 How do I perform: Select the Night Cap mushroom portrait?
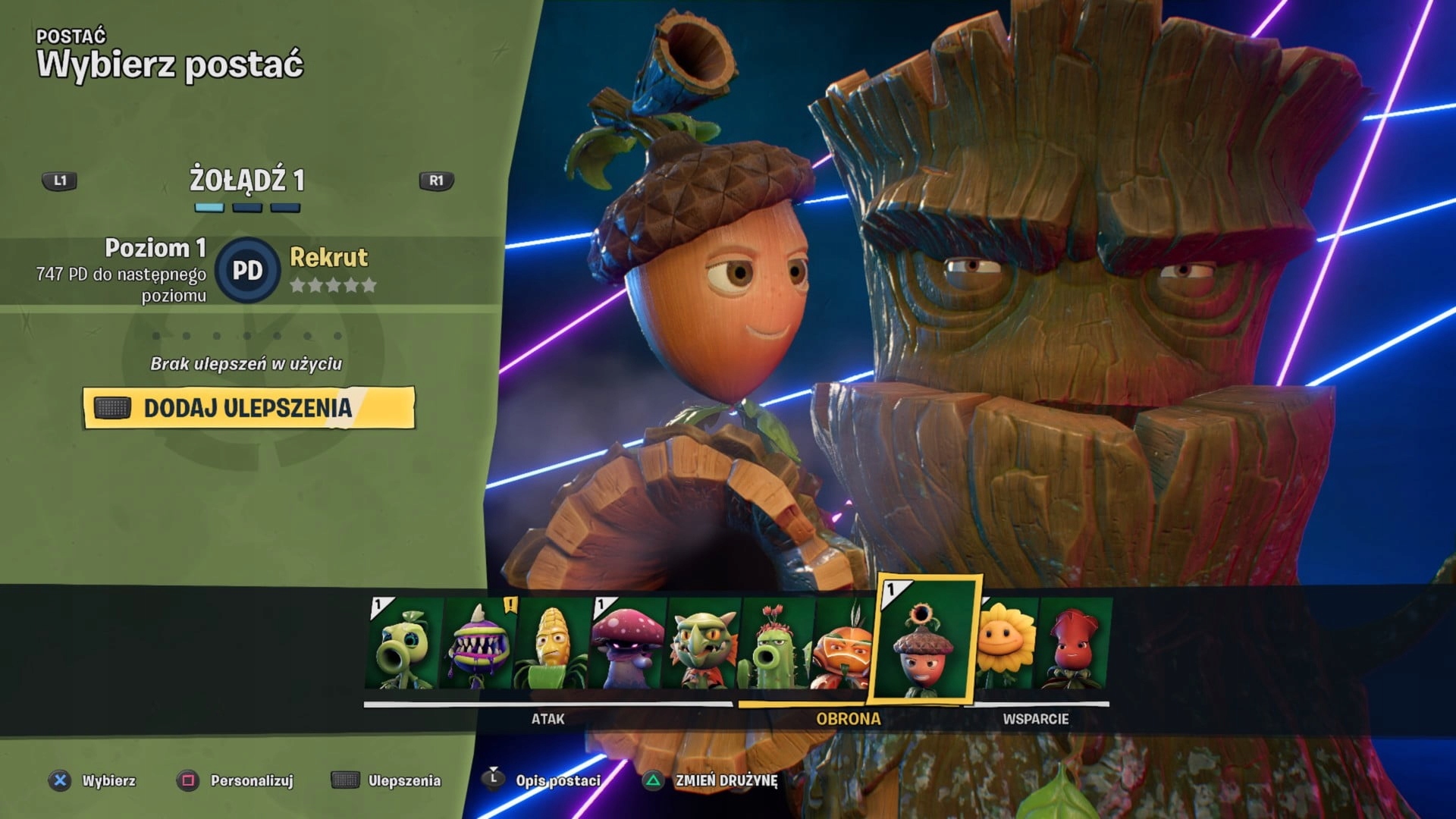point(626,644)
